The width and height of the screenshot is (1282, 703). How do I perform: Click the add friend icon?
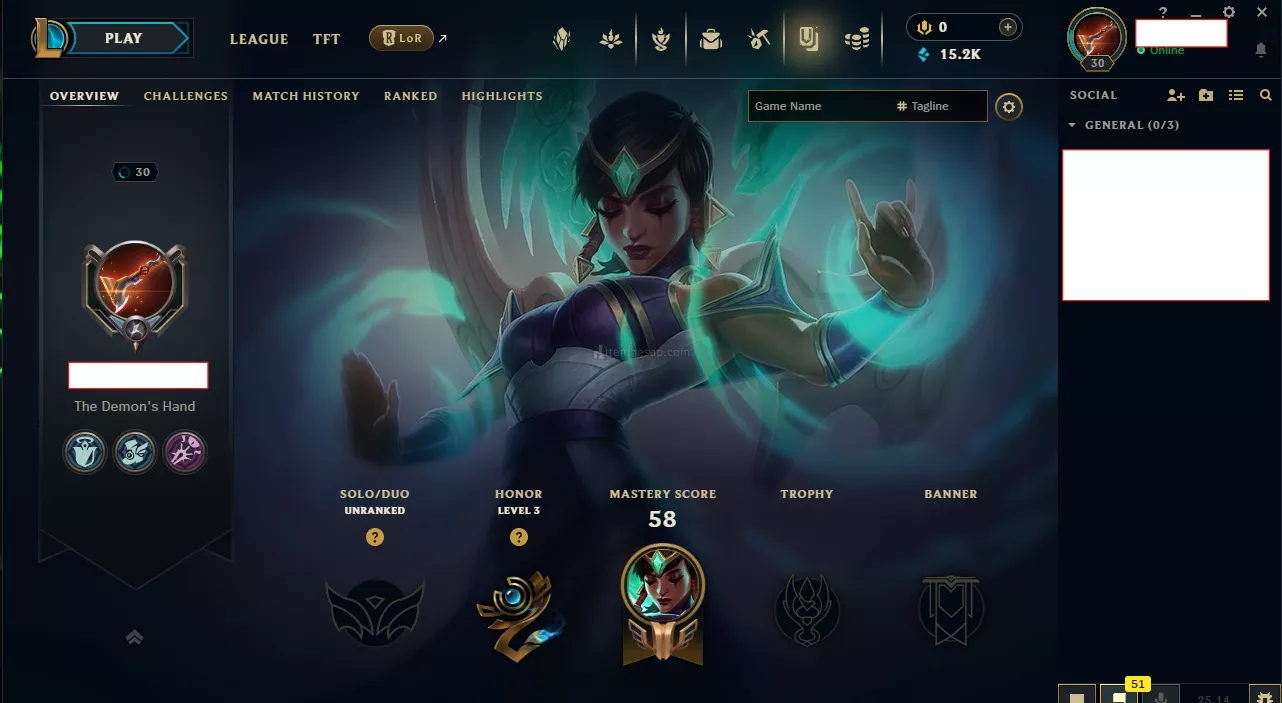click(1176, 95)
